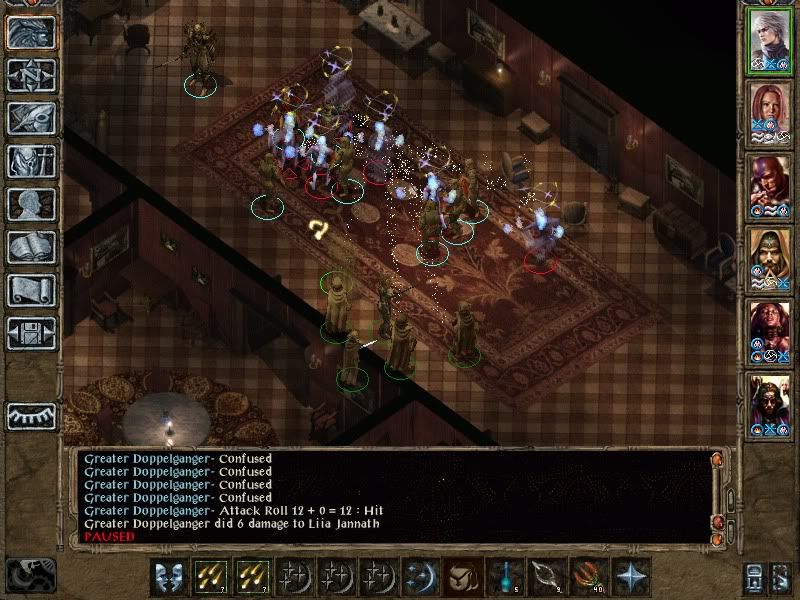Screen dimensions: 800x600
Task: Toggle the clock pause button in corner
Action: (30, 574)
